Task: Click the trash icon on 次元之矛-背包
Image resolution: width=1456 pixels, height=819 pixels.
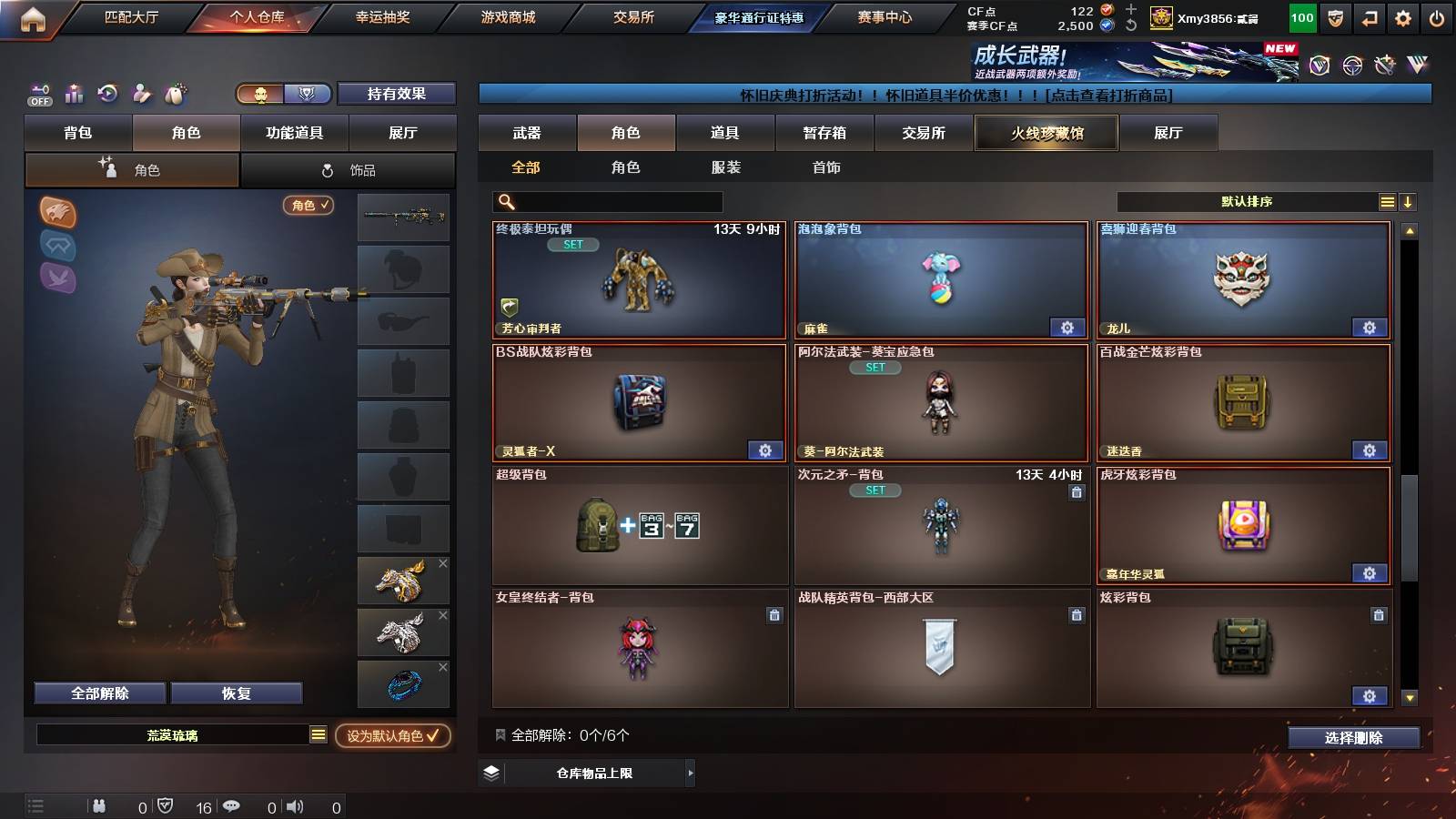Action: click(x=1077, y=491)
